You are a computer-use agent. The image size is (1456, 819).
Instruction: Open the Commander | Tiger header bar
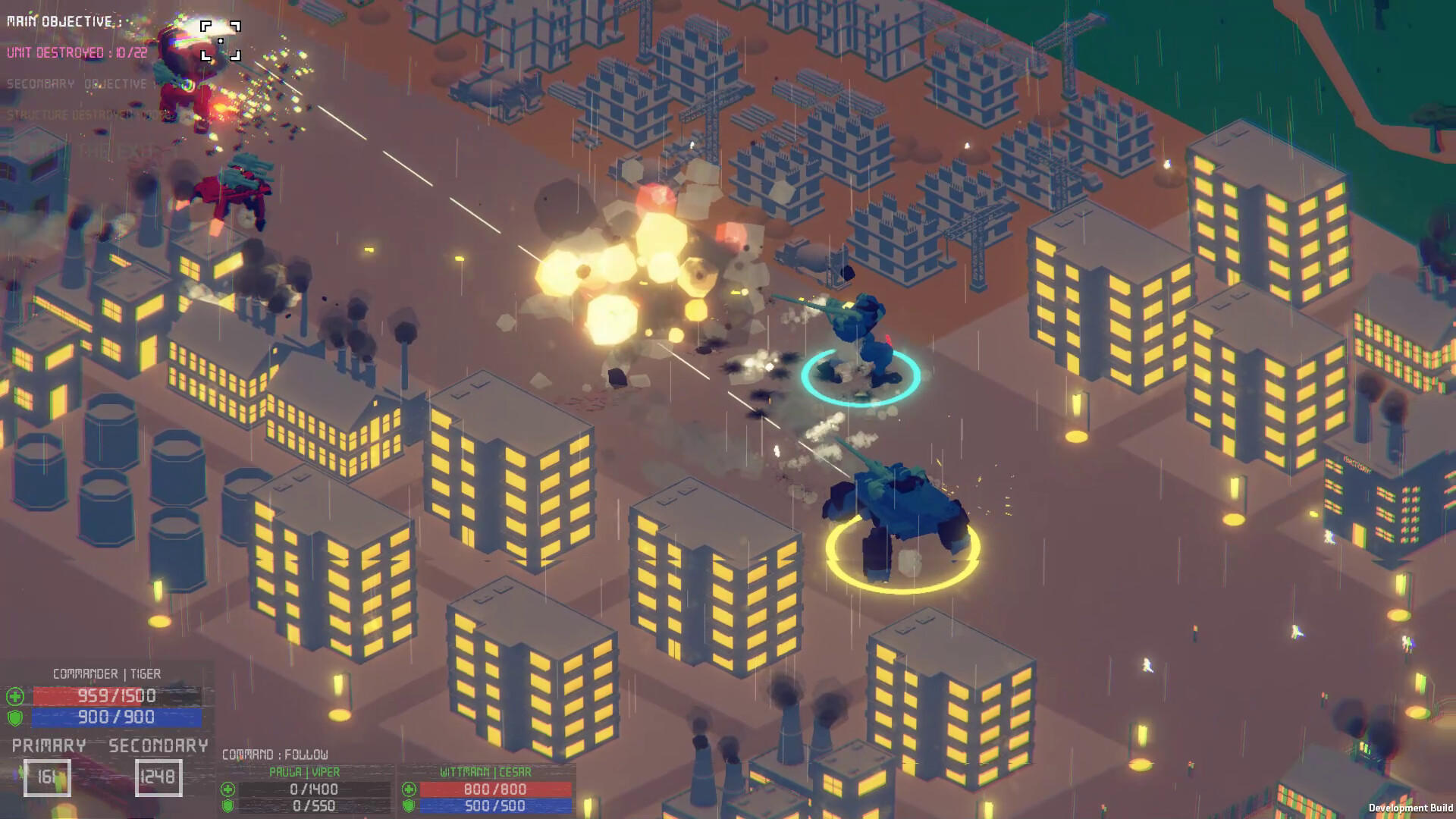[106, 673]
